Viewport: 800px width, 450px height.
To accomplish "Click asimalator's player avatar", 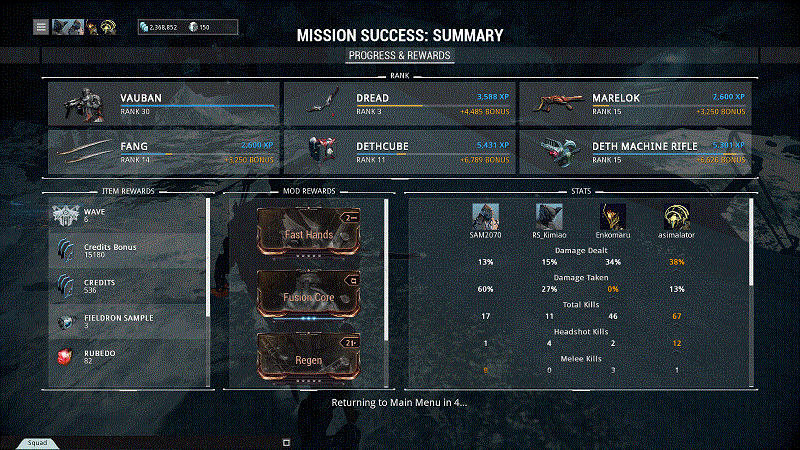I will pos(676,216).
